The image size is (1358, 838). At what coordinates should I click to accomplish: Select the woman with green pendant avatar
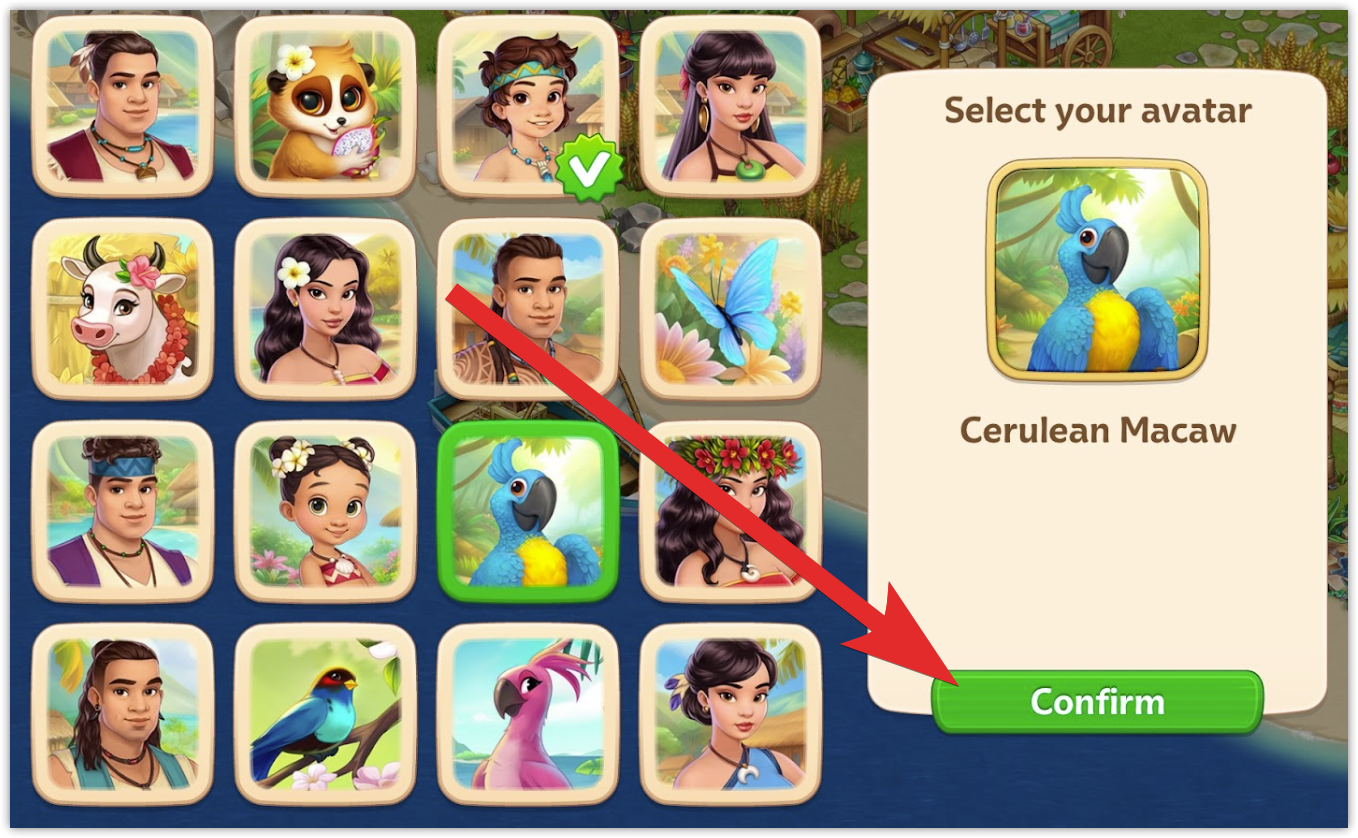730,107
